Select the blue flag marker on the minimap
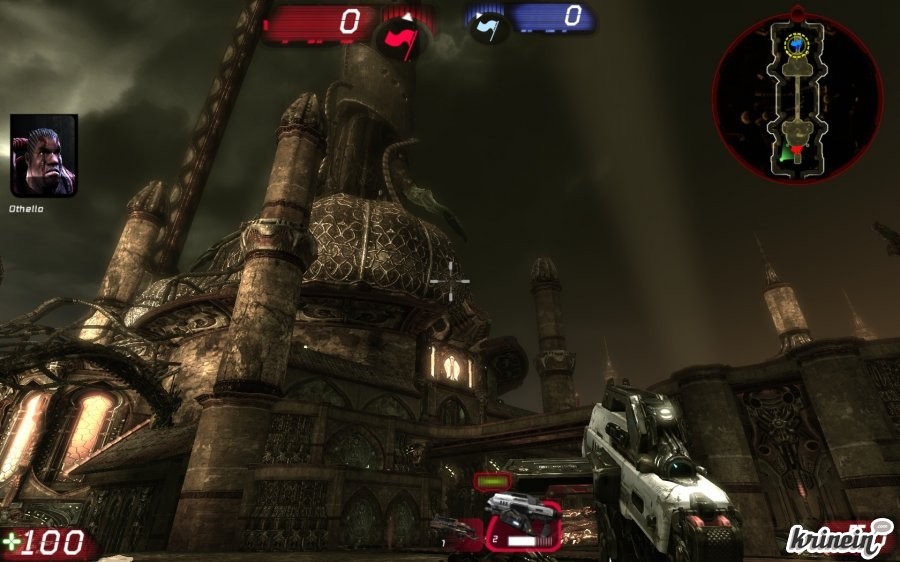The image size is (900, 562). click(797, 44)
